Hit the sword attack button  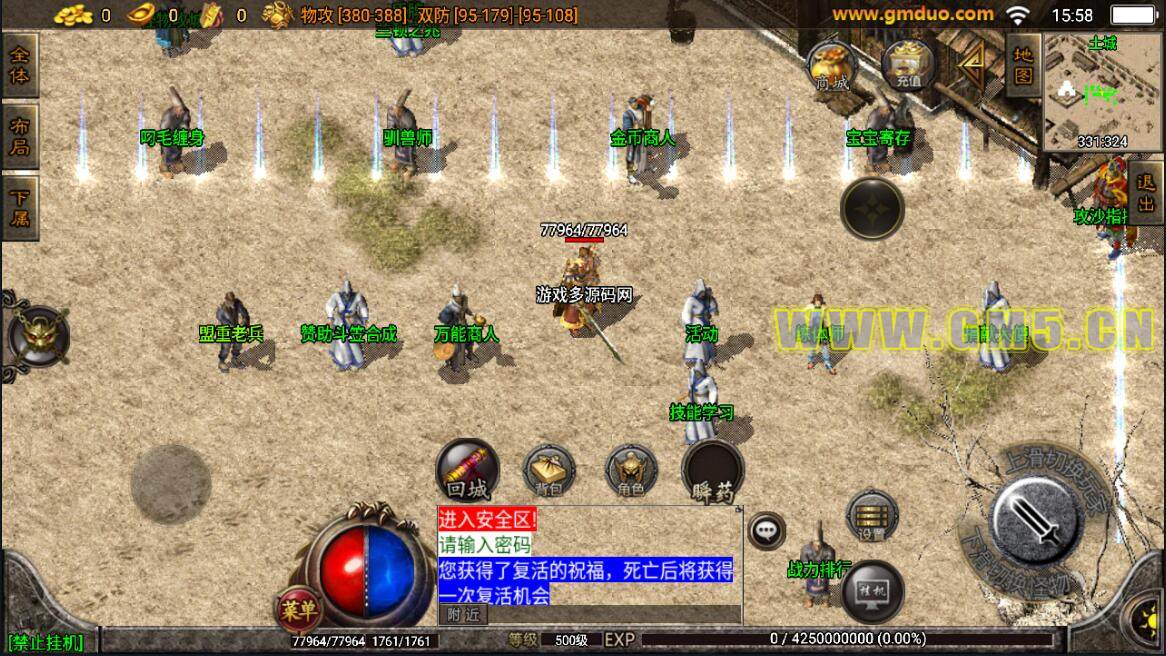tap(1034, 517)
